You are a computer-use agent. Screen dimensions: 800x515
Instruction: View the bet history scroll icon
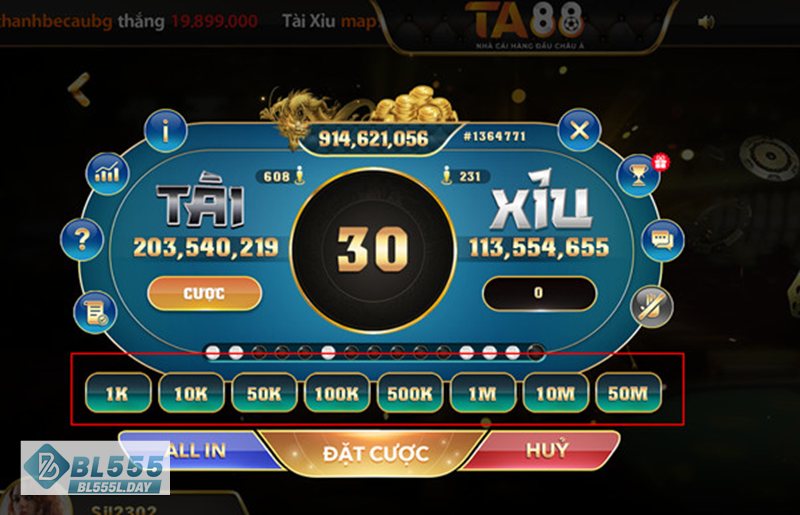coord(96,313)
